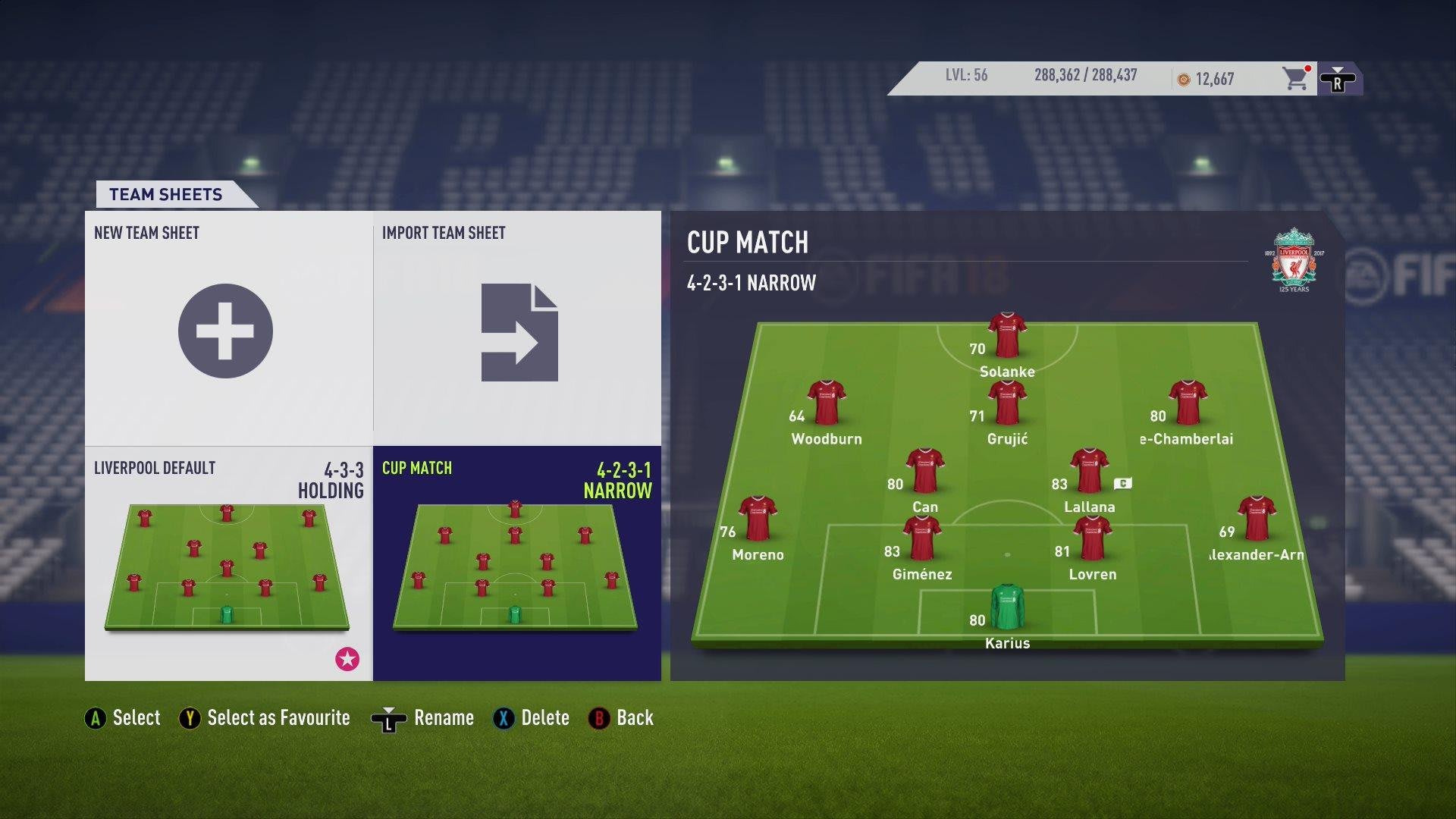Viewport: 1456px width, 819px height.
Task: Select the Team Sheets tab header
Action: pos(166,194)
